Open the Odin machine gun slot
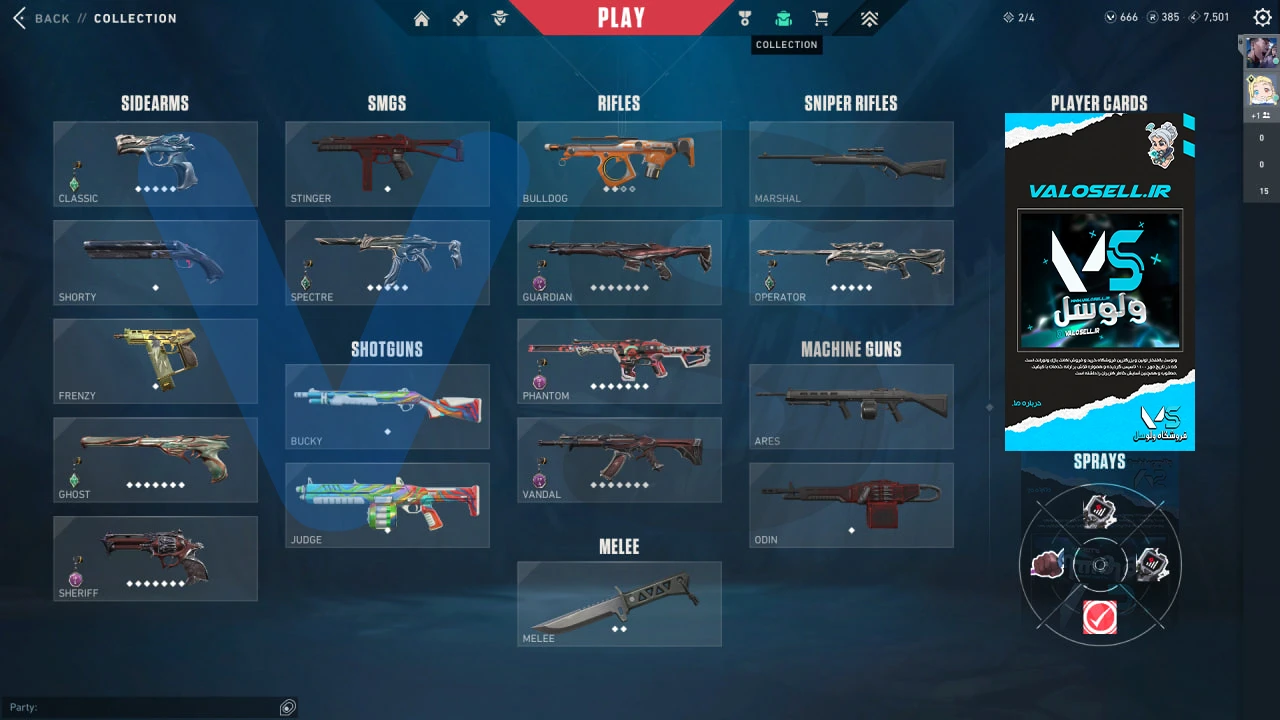 tap(851, 505)
